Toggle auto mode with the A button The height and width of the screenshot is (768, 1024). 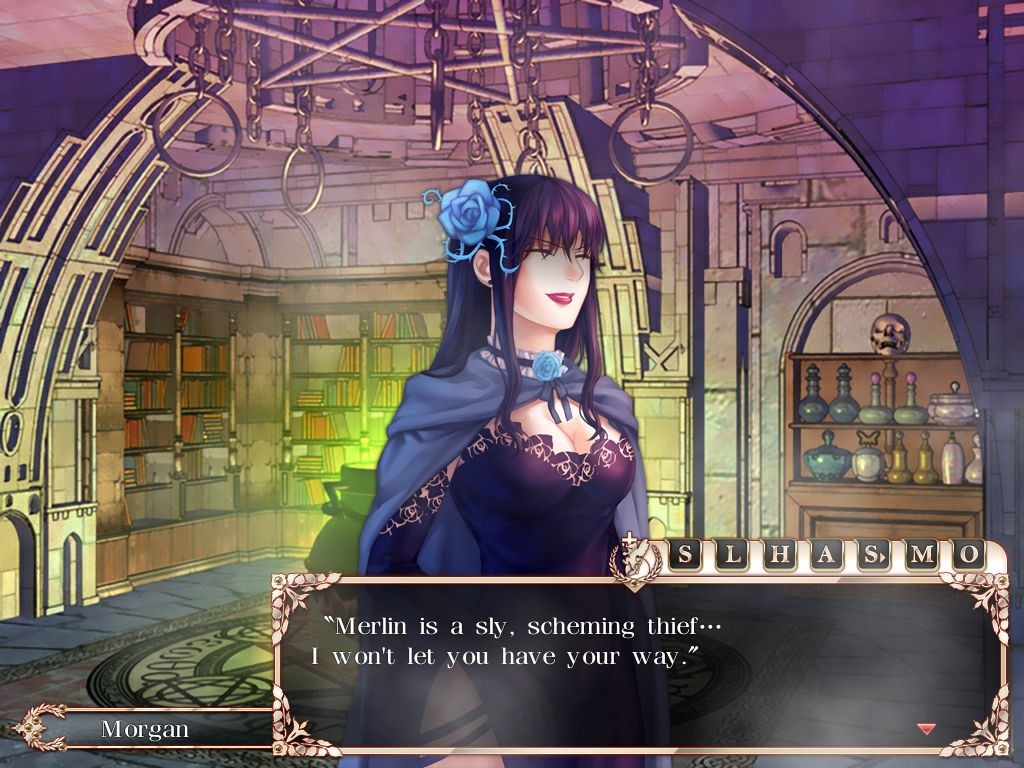click(826, 555)
